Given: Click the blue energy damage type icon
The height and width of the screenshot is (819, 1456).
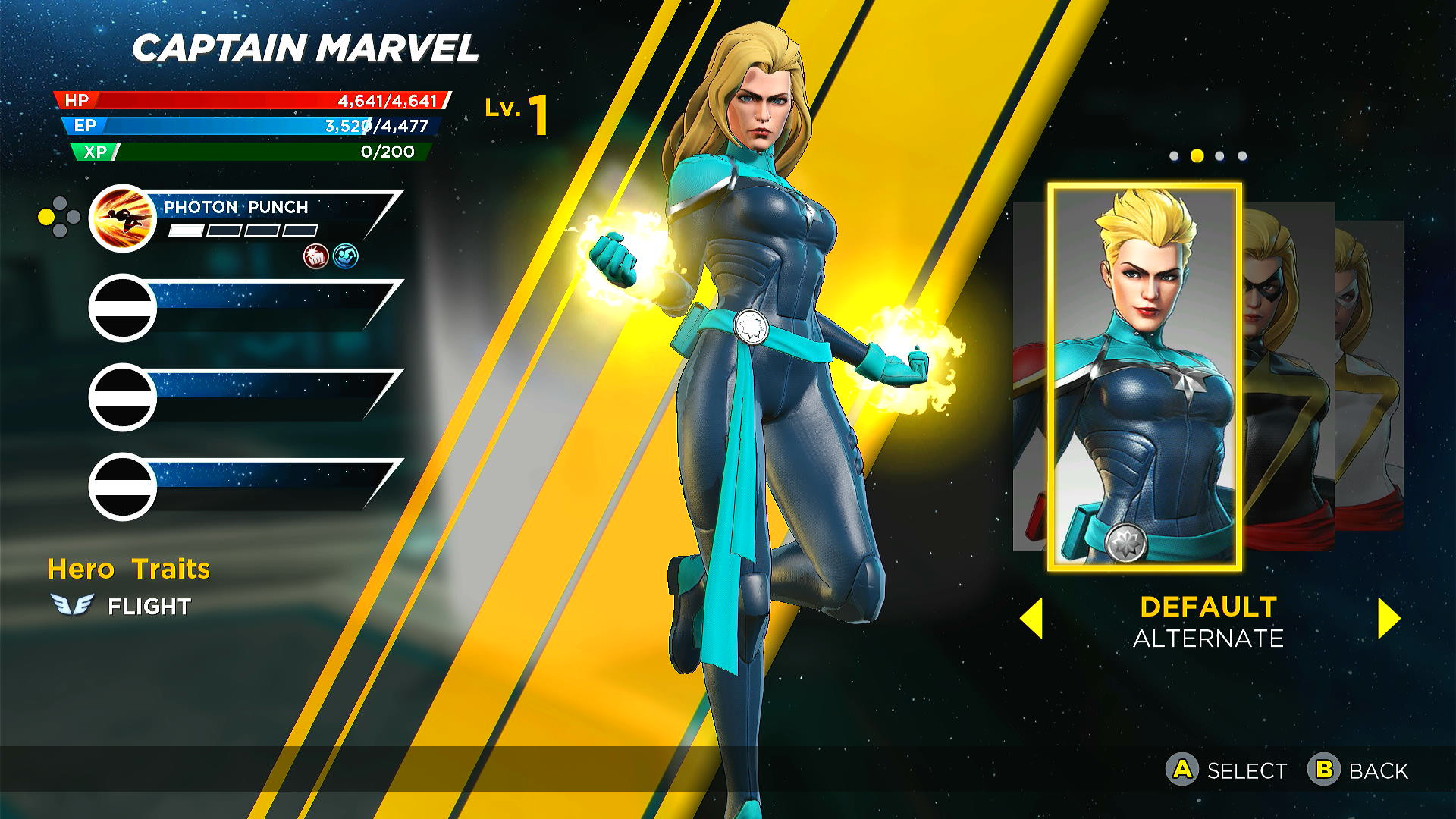Looking at the screenshot, I should 345,256.
